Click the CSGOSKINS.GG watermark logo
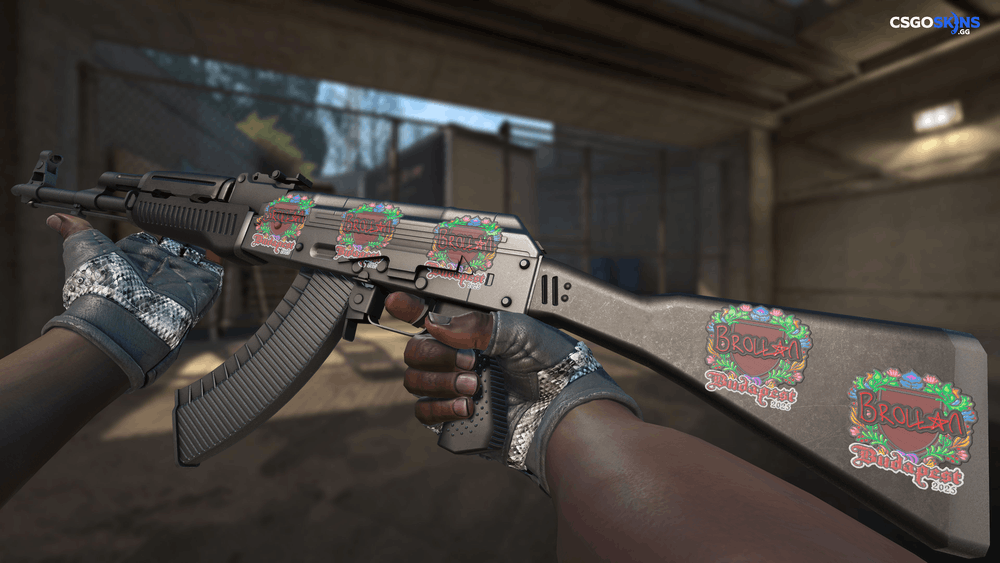This screenshot has height=563, width=1000. point(935,24)
